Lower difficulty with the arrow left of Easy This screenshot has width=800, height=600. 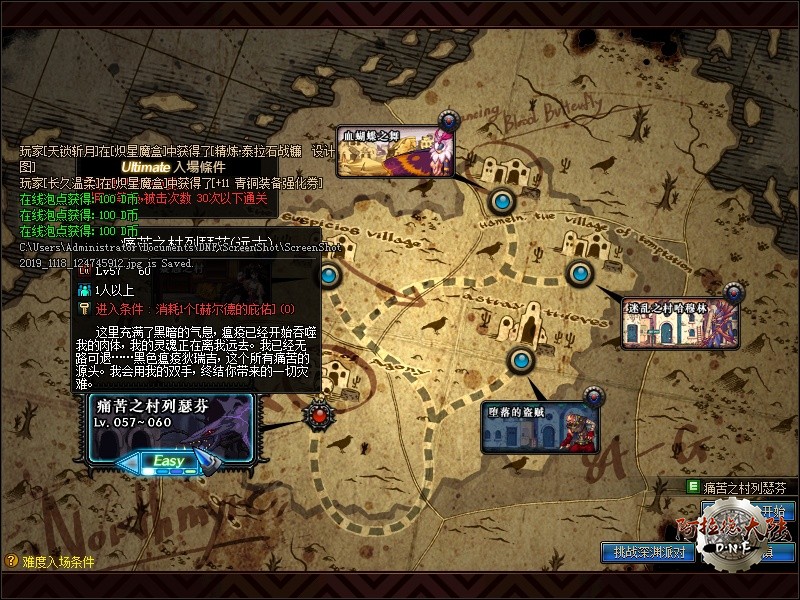pos(130,462)
